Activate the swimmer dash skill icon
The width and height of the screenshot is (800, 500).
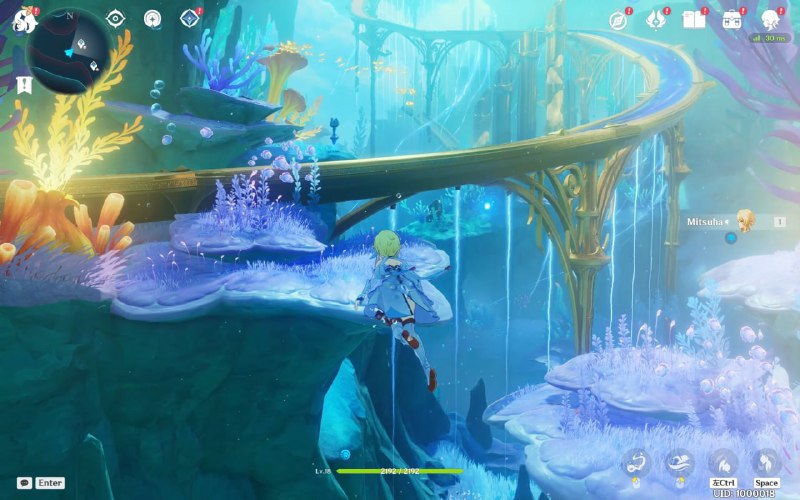pos(679,462)
